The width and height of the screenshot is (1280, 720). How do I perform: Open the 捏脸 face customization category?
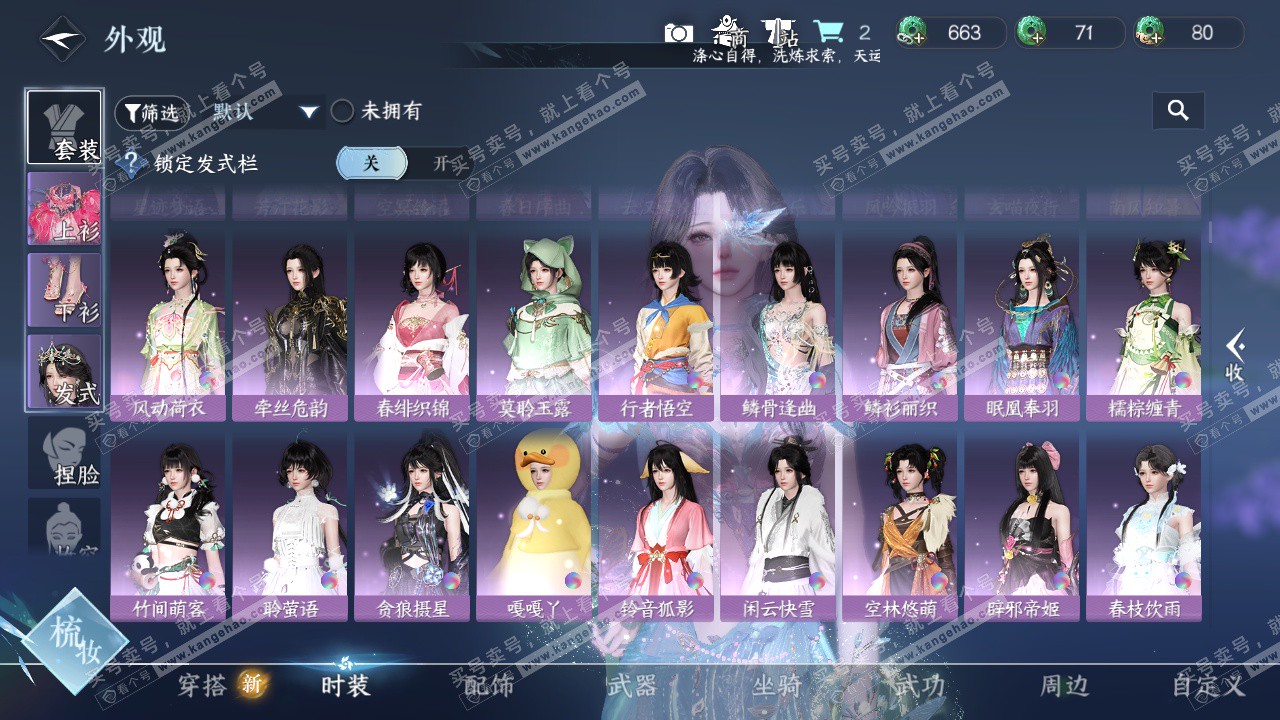(64, 453)
